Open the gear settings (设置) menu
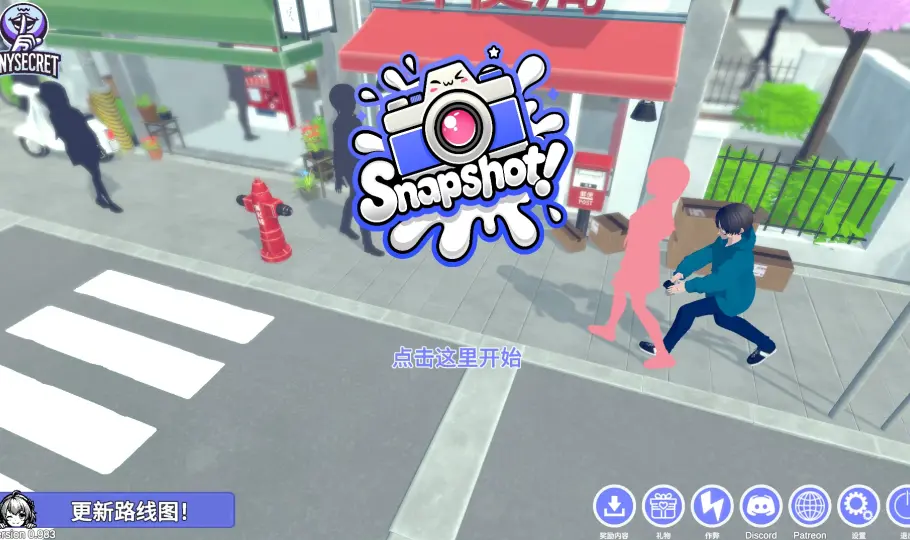Viewport: 910px width, 540px height. (858, 506)
